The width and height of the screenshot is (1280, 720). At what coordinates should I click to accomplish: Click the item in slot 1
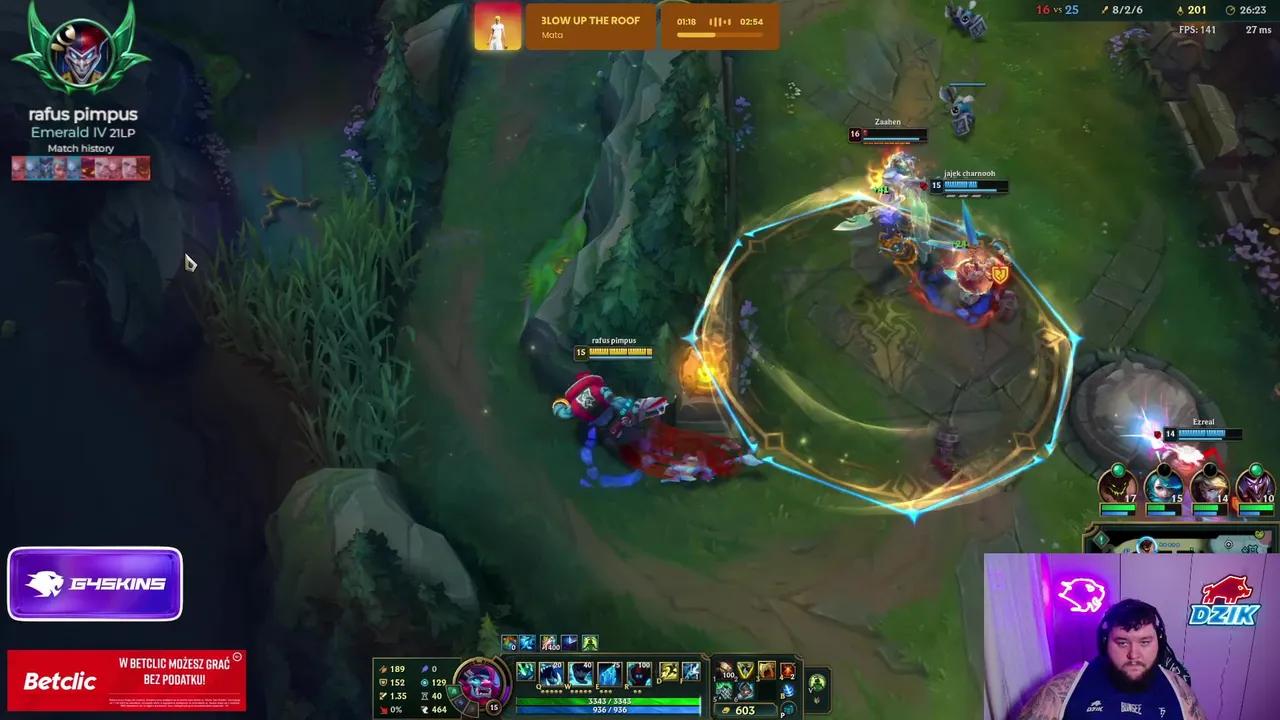[727, 670]
